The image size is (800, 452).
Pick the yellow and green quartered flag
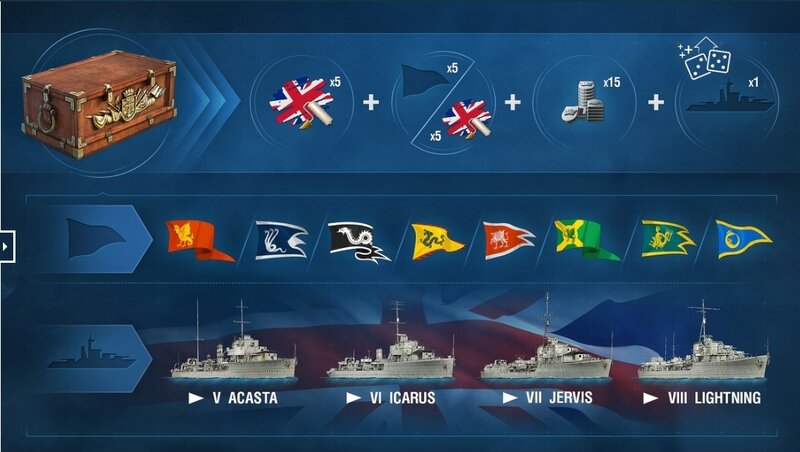tap(586, 241)
